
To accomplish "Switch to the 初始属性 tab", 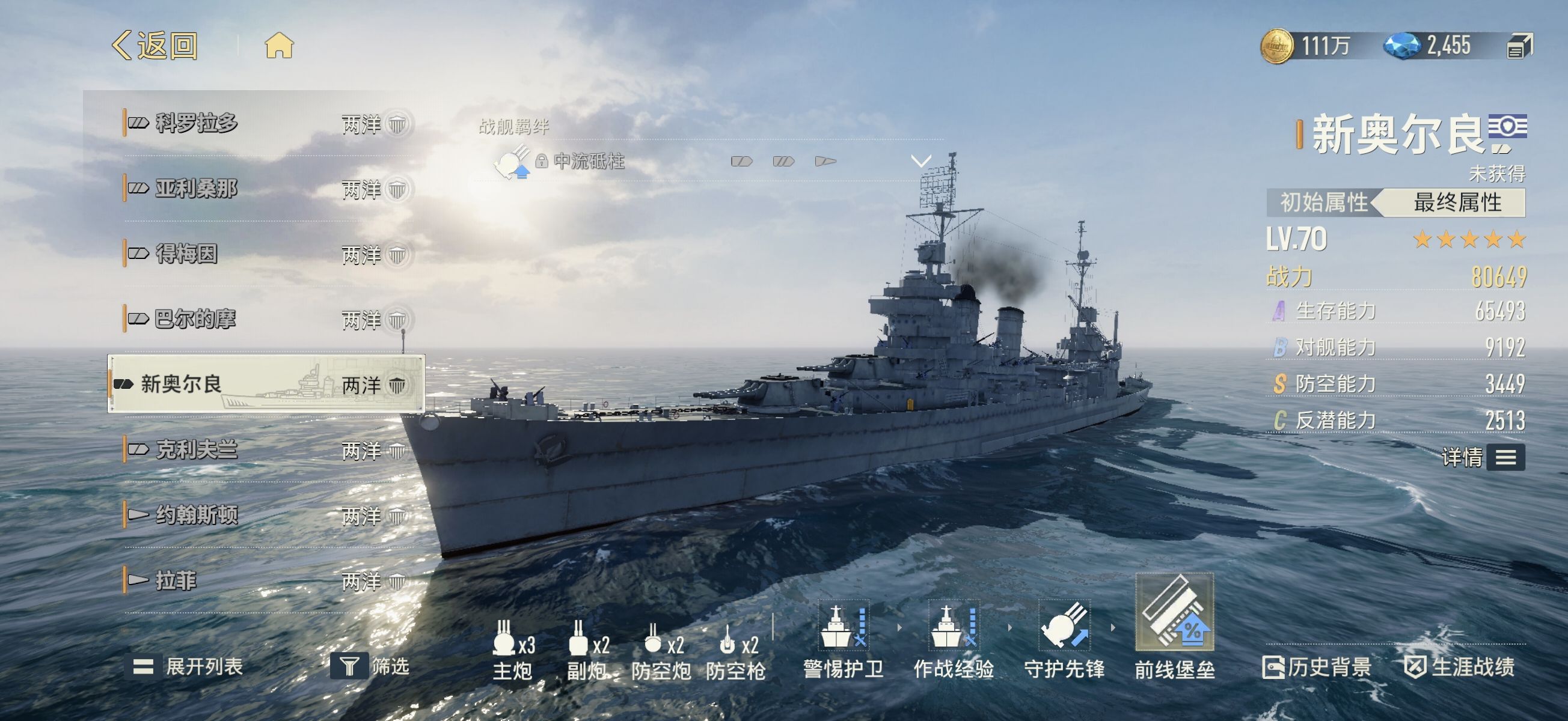I will click(x=1323, y=202).
